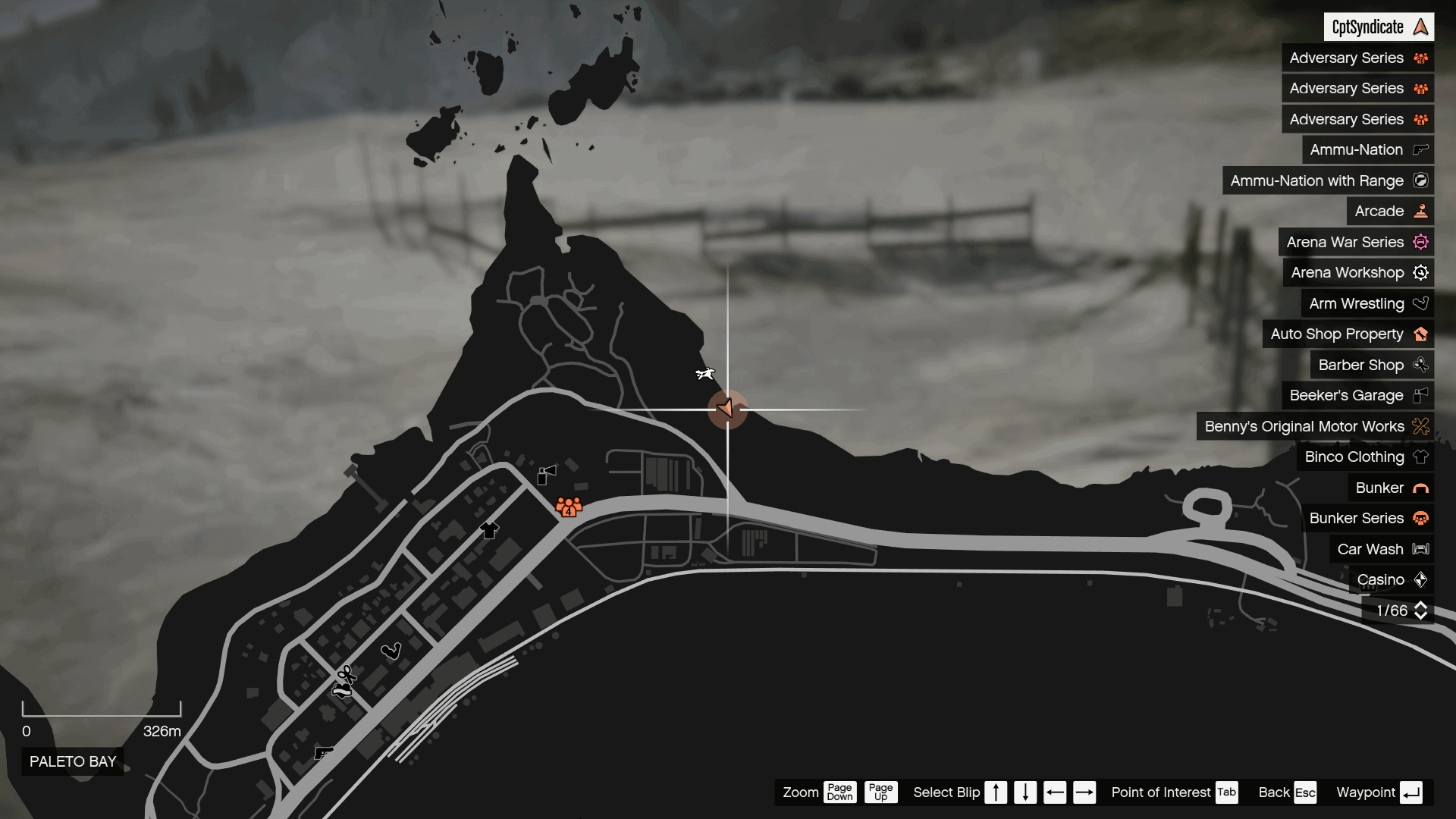Image resolution: width=1456 pixels, height=819 pixels.
Task: Select the Arena Workshop gear icon
Action: coord(1421,272)
